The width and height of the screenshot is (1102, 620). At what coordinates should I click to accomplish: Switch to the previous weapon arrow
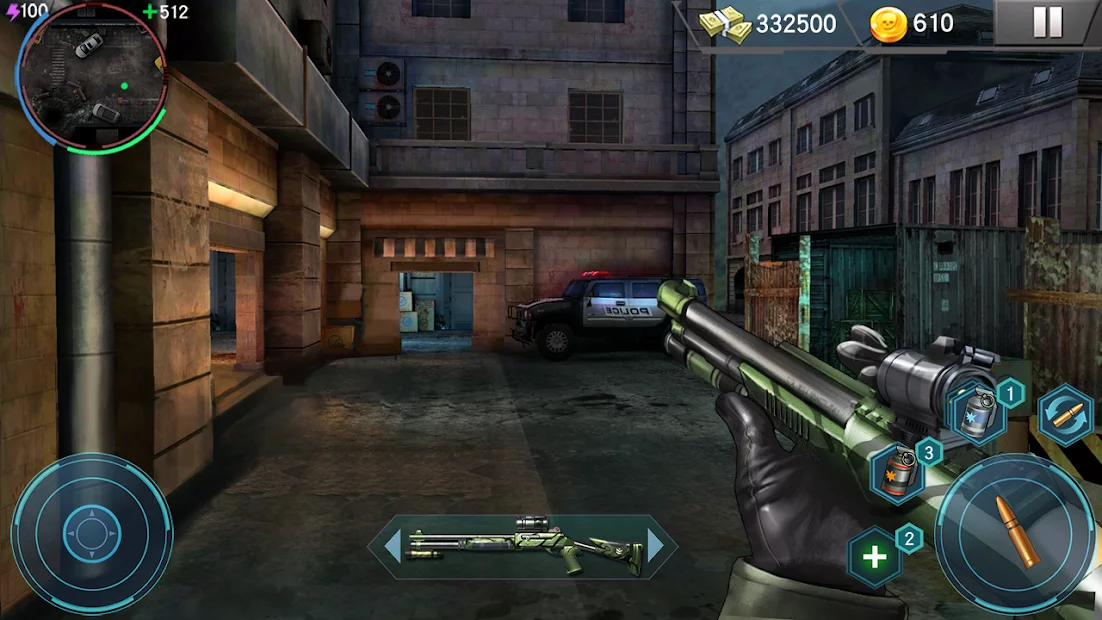392,545
